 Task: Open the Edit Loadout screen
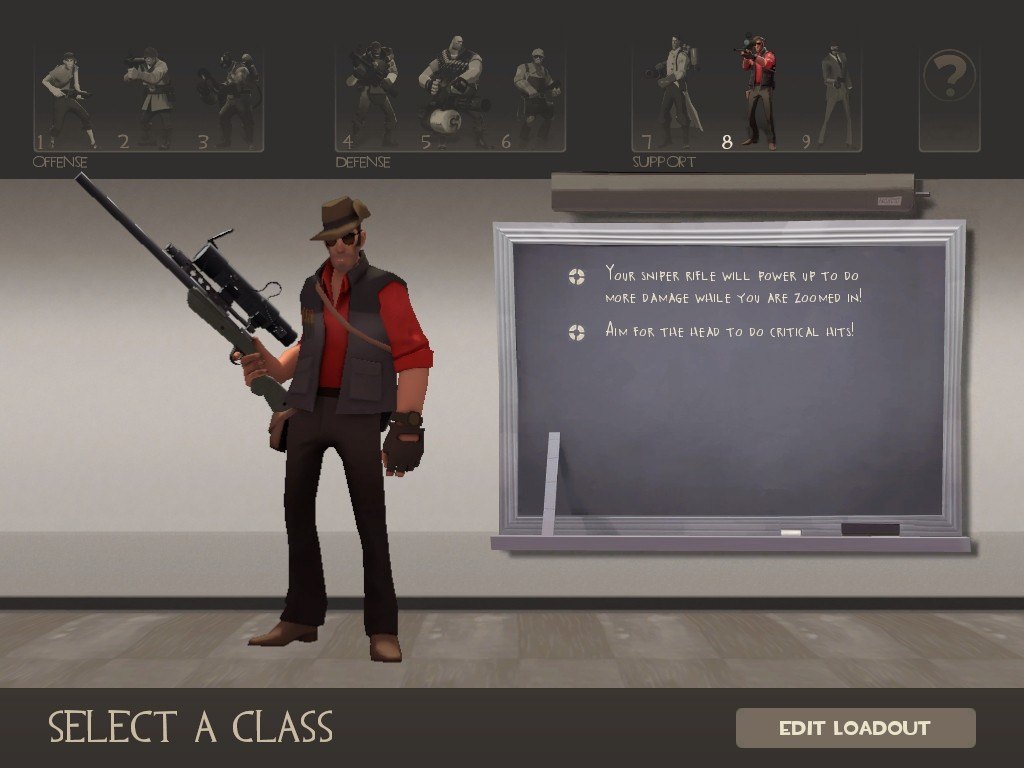[855, 728]
